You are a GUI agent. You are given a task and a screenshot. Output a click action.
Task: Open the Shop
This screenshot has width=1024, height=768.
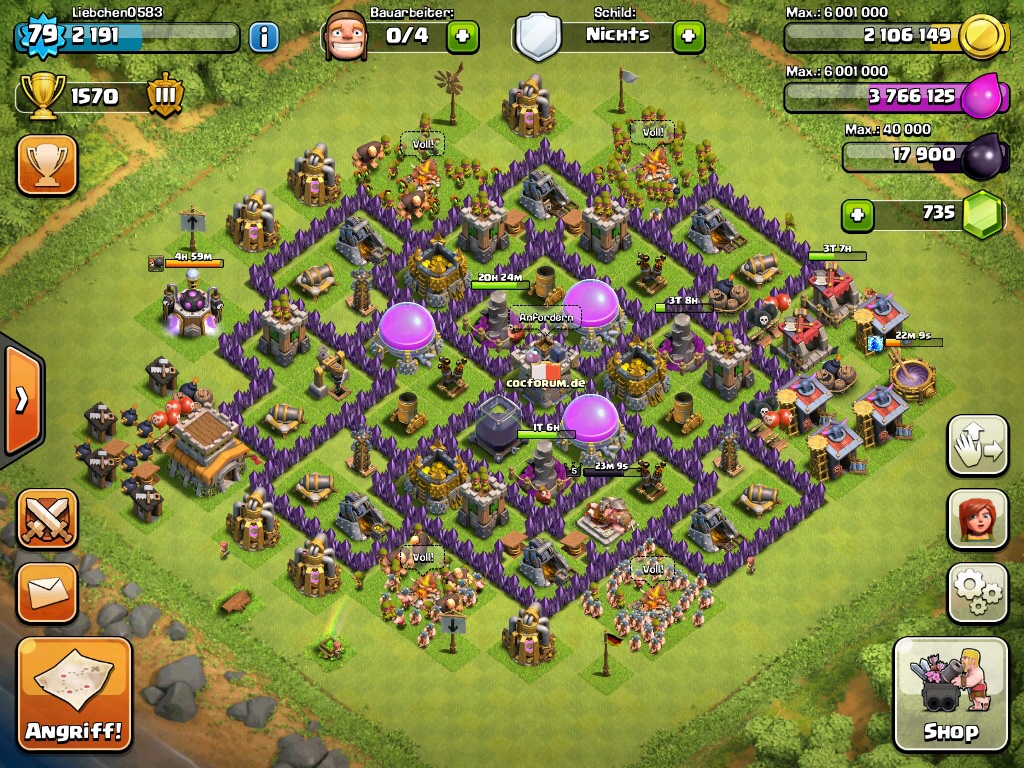click(950, 694)
